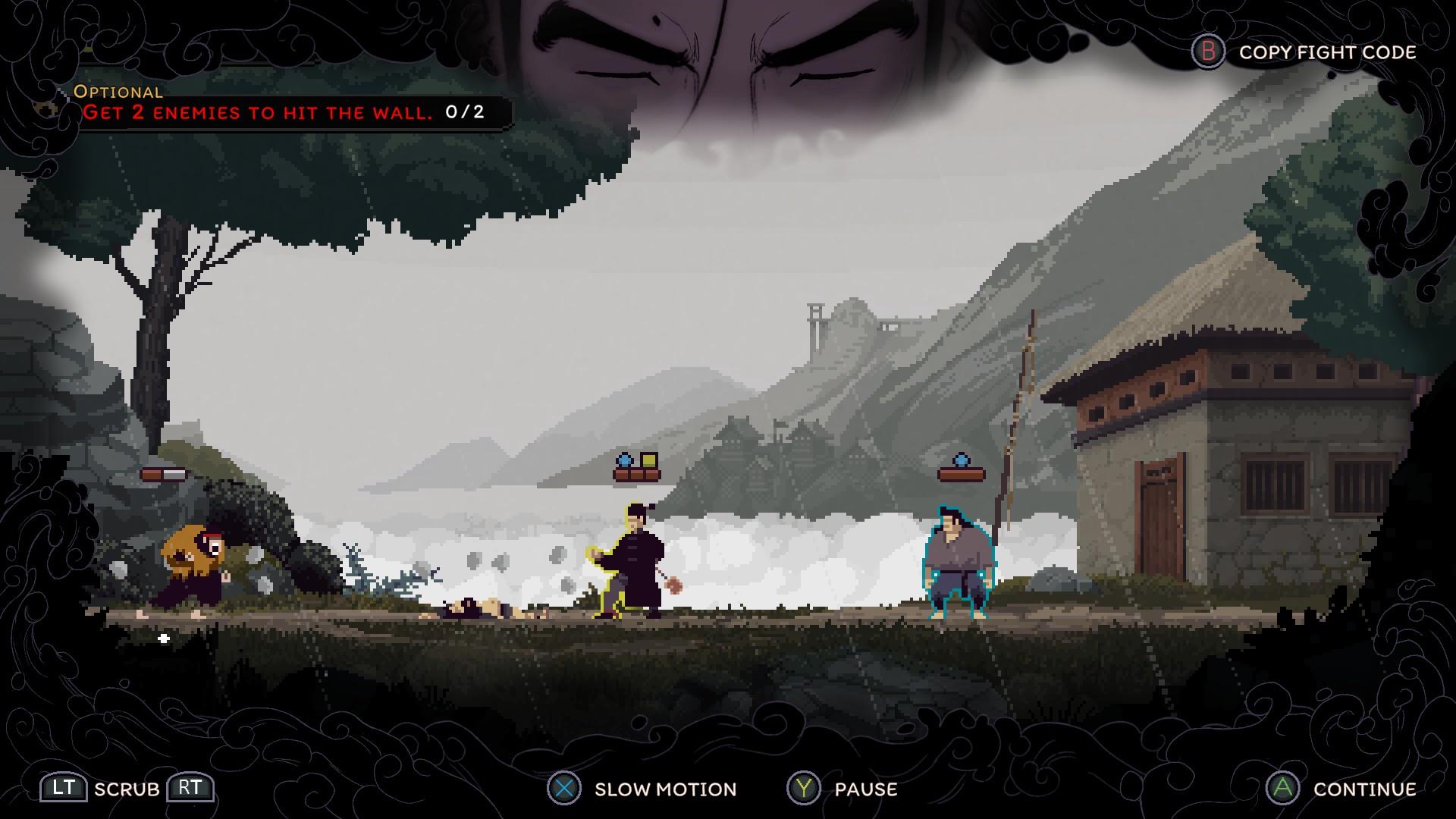Image resolution: width=1456 pixels, height=819 pixels.
Task: Pause the fight replay
Action: tap(843, 789)
